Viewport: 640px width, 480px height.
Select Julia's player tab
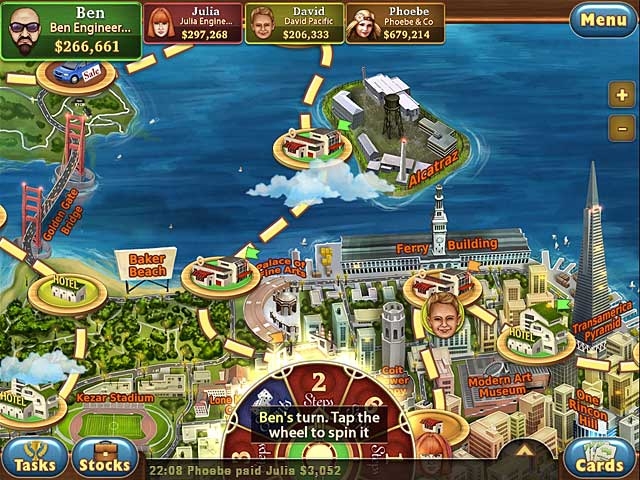click(193, 22)
